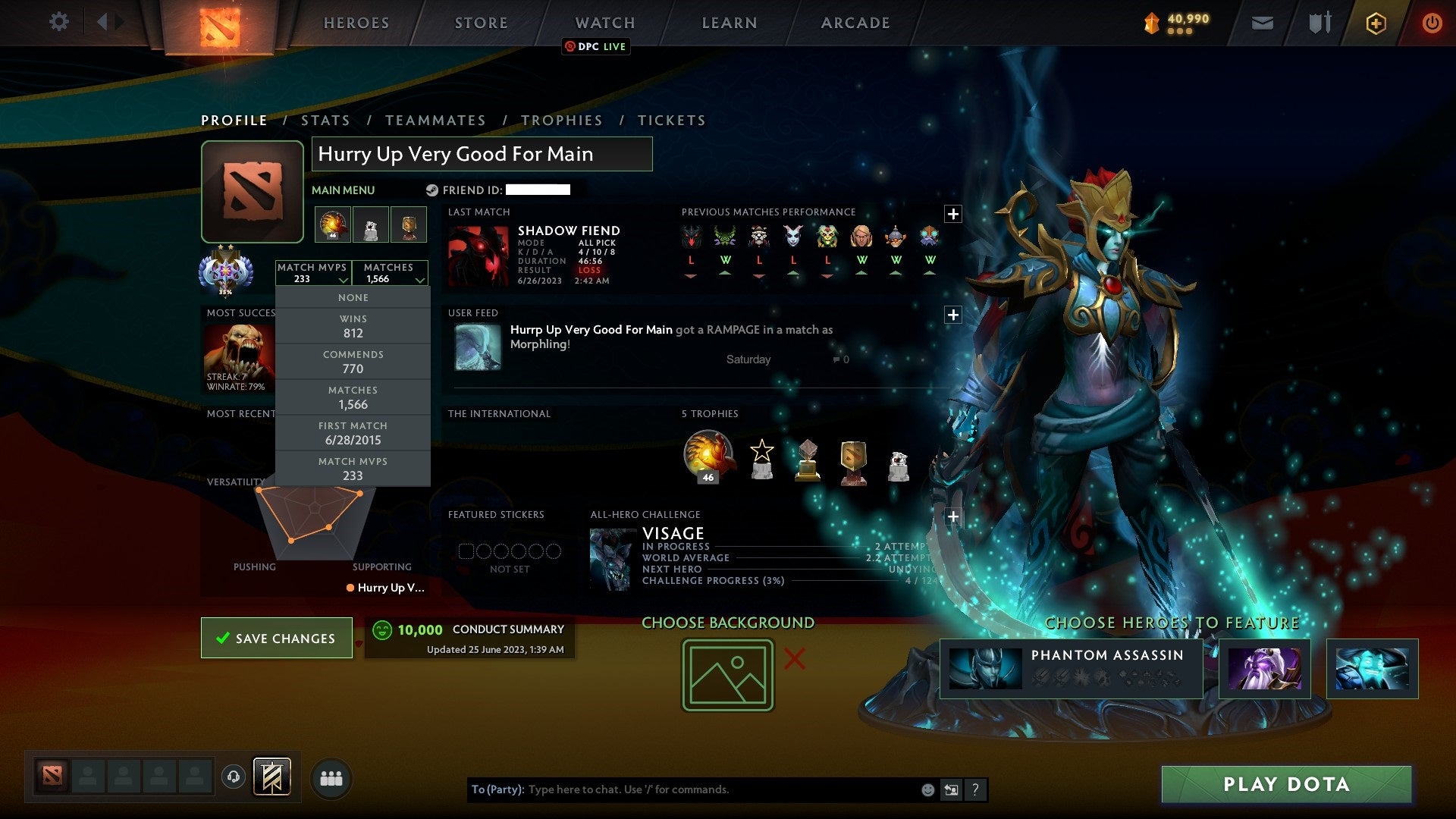Click the Dota 2 logo in the top bar

pos(220,23)
